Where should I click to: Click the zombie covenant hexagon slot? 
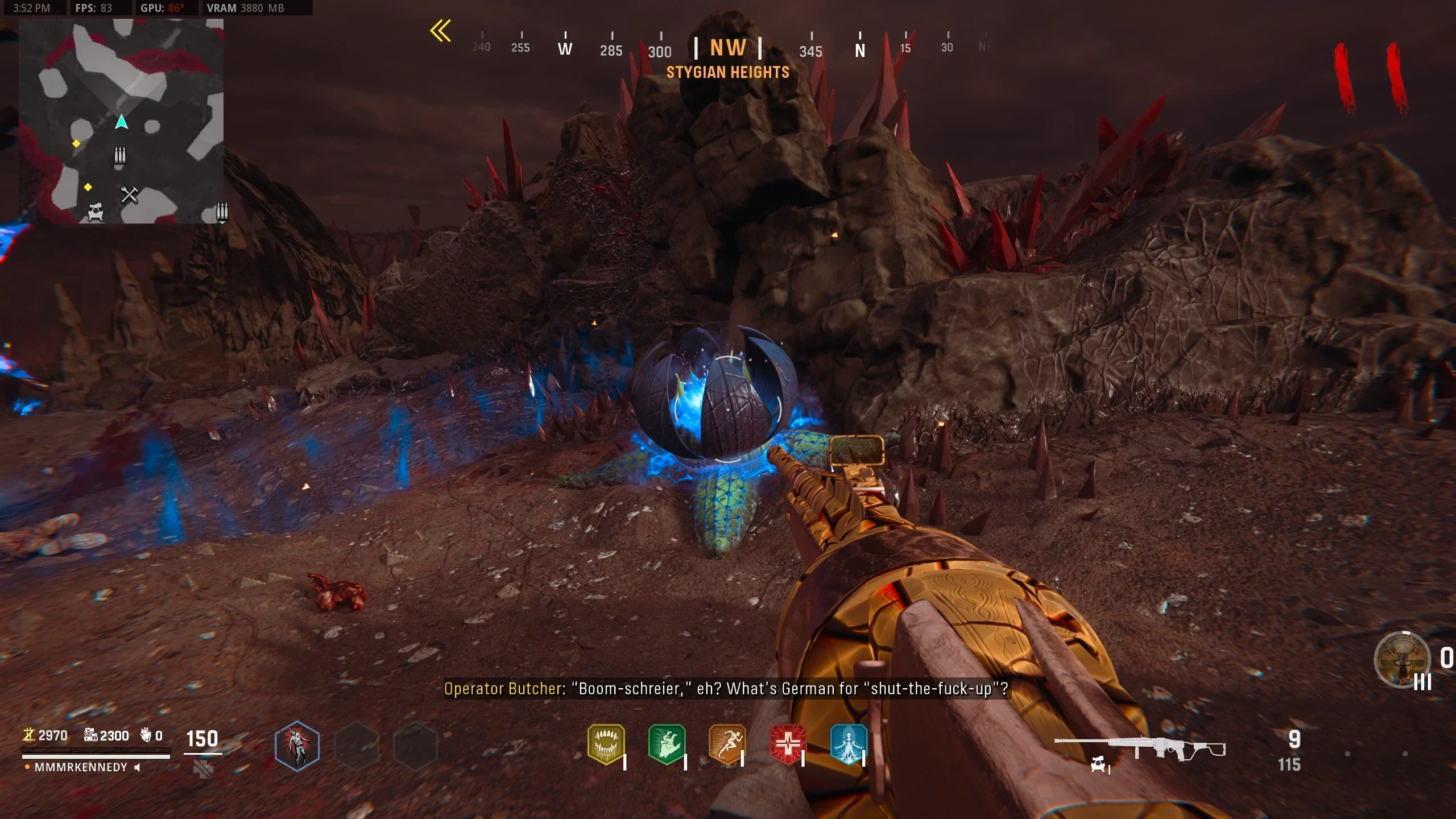[x=297, y=746]
